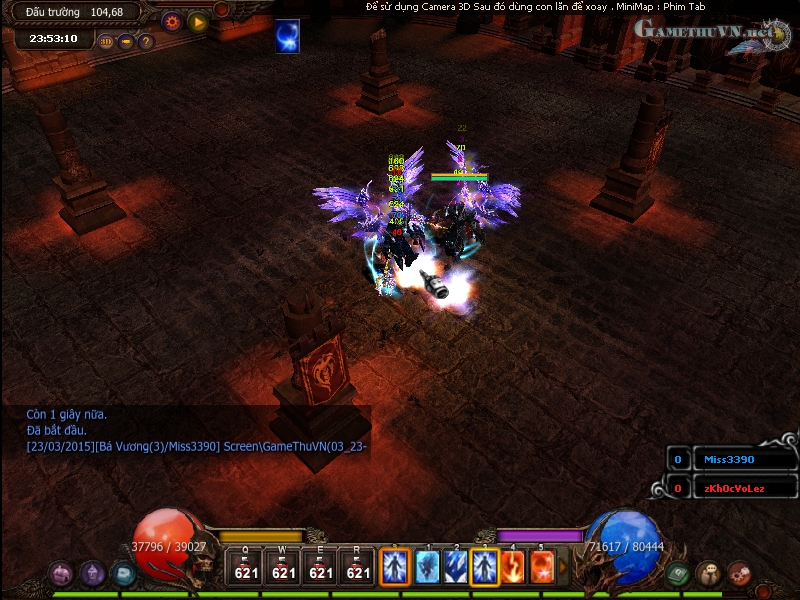Open the orange gear settings button
The height and width of the screenshot is (600, 800).
[171, 21]
